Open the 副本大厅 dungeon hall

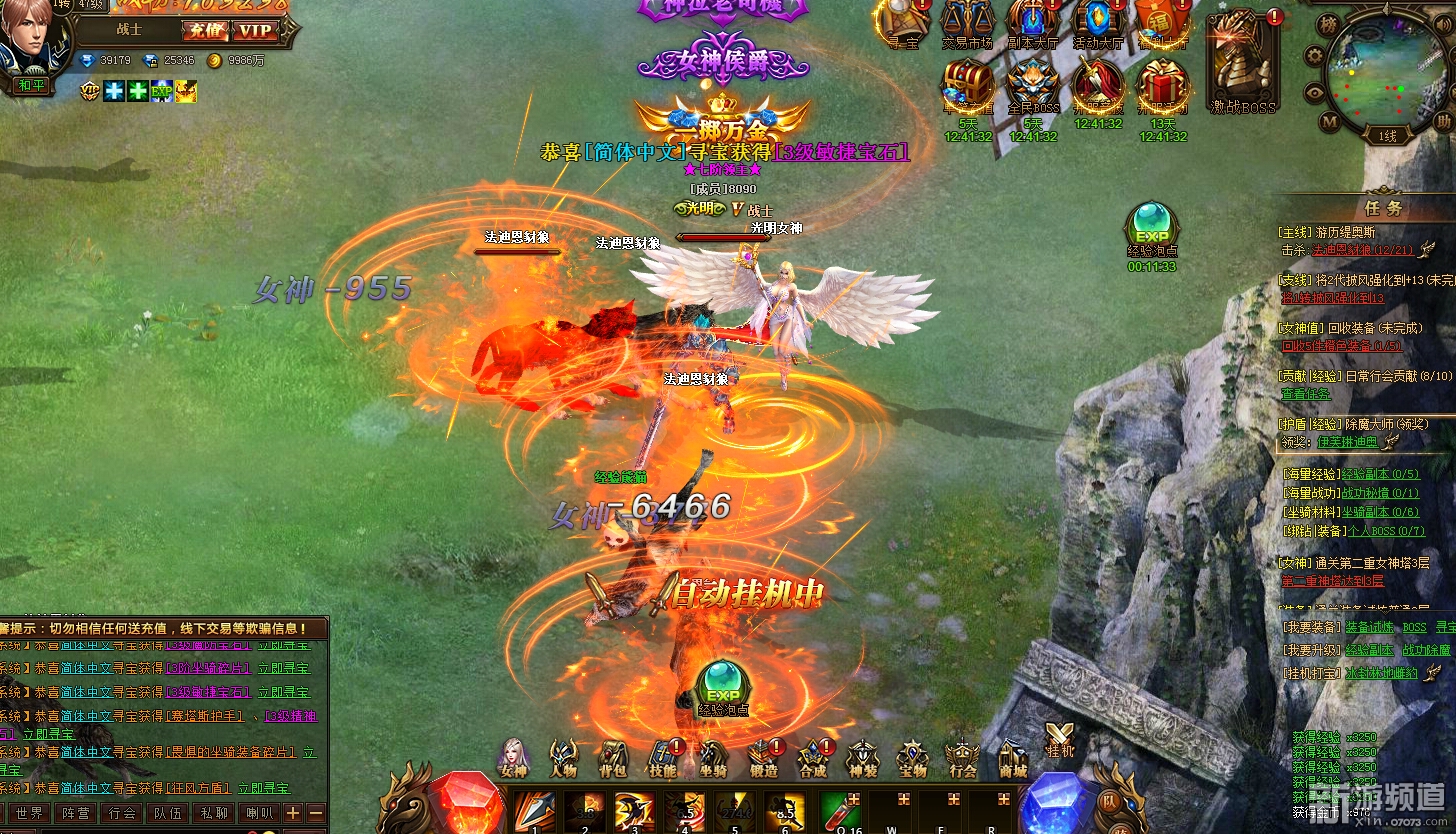pyautogui.click(x=1033, y=23)
